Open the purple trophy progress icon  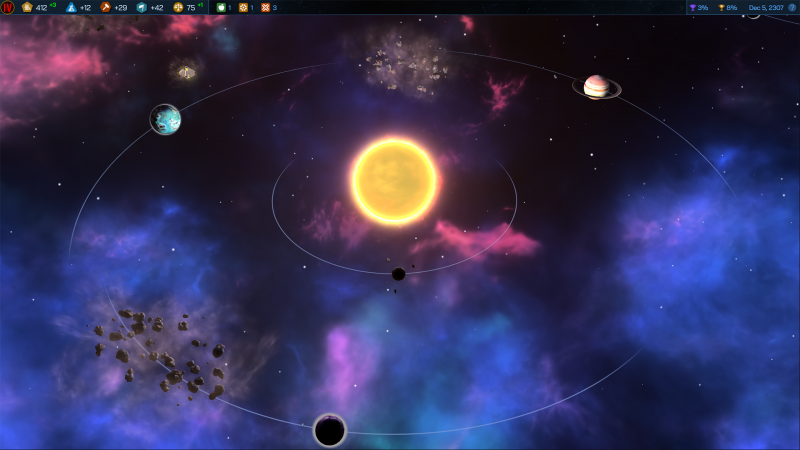click(x=692, y=7)
